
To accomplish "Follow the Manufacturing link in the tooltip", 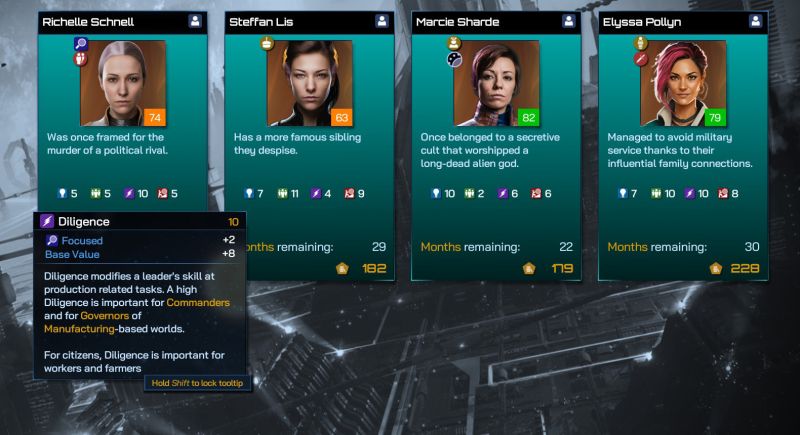I will (80, 328).
